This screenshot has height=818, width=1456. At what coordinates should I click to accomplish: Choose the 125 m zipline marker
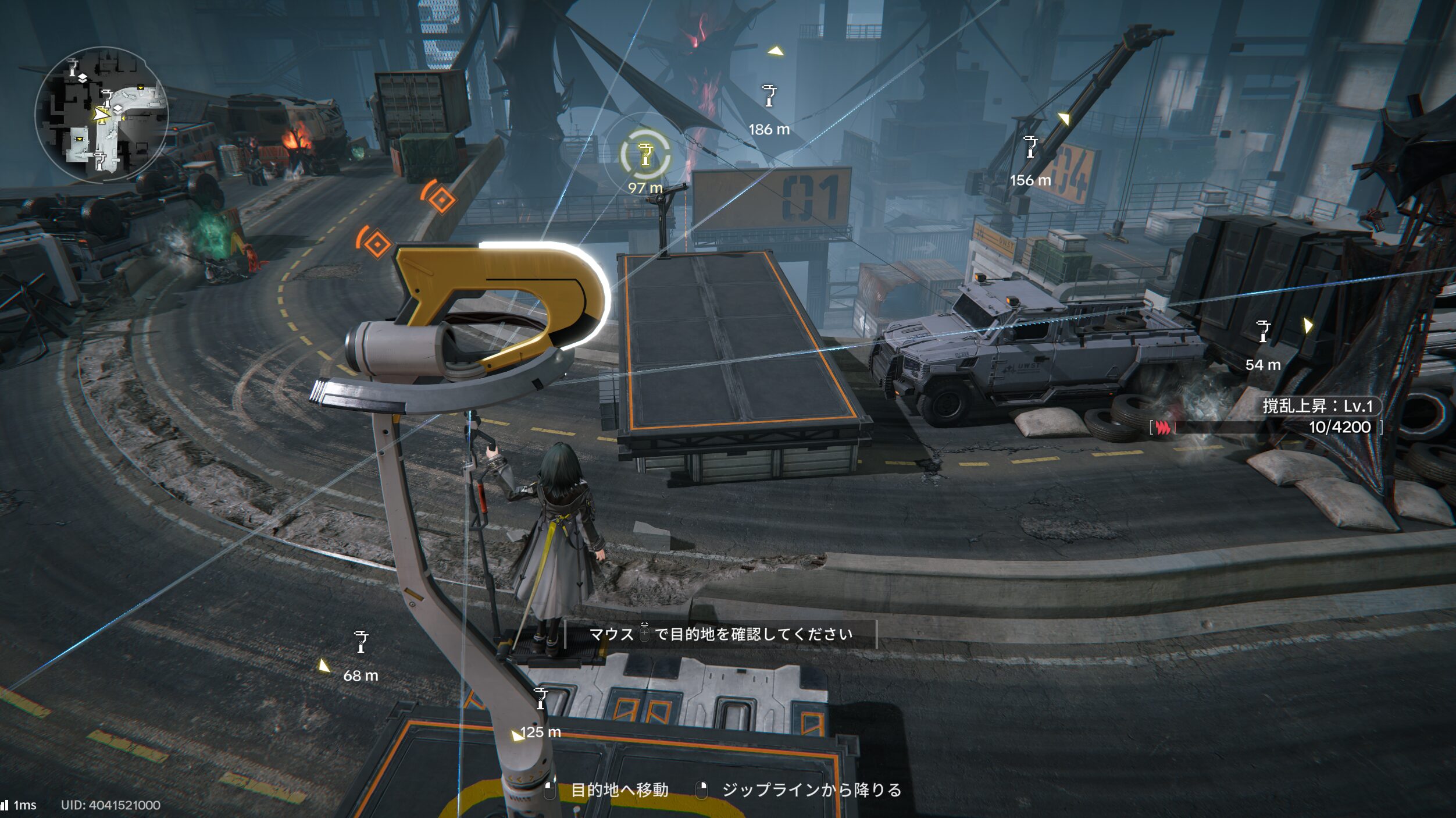click(541, 698)
